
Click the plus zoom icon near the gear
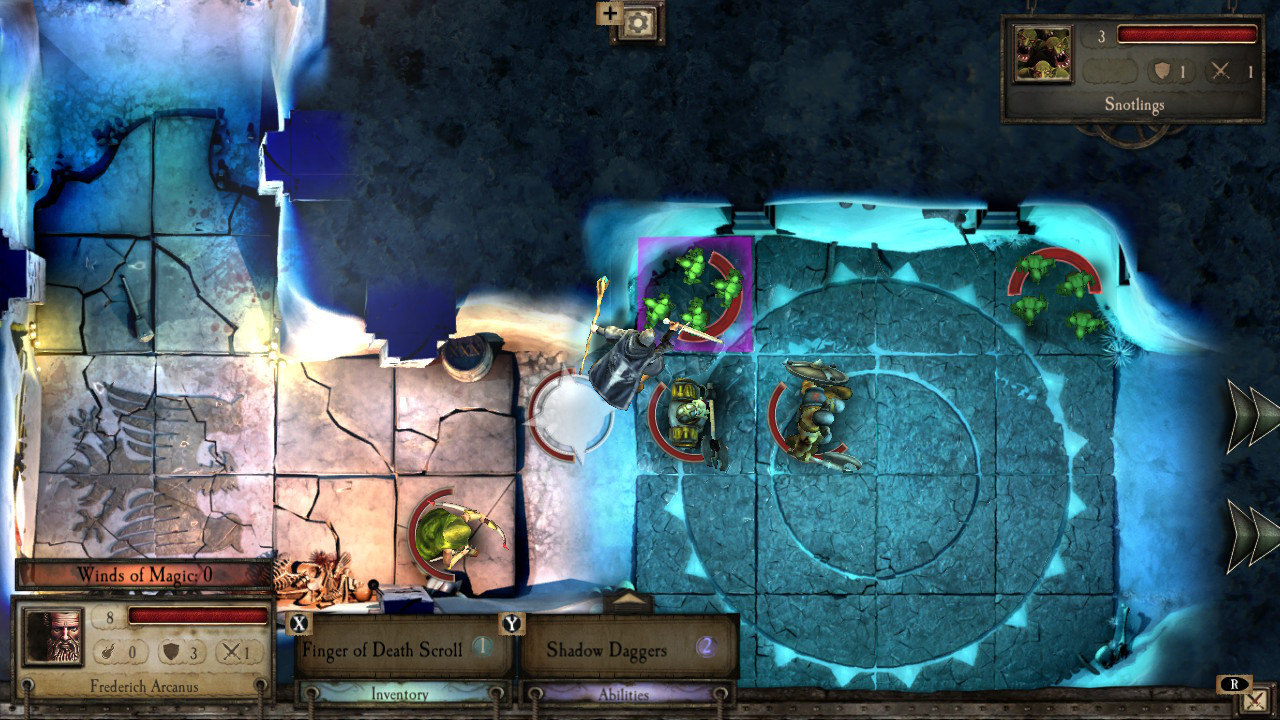pos(609,14)
